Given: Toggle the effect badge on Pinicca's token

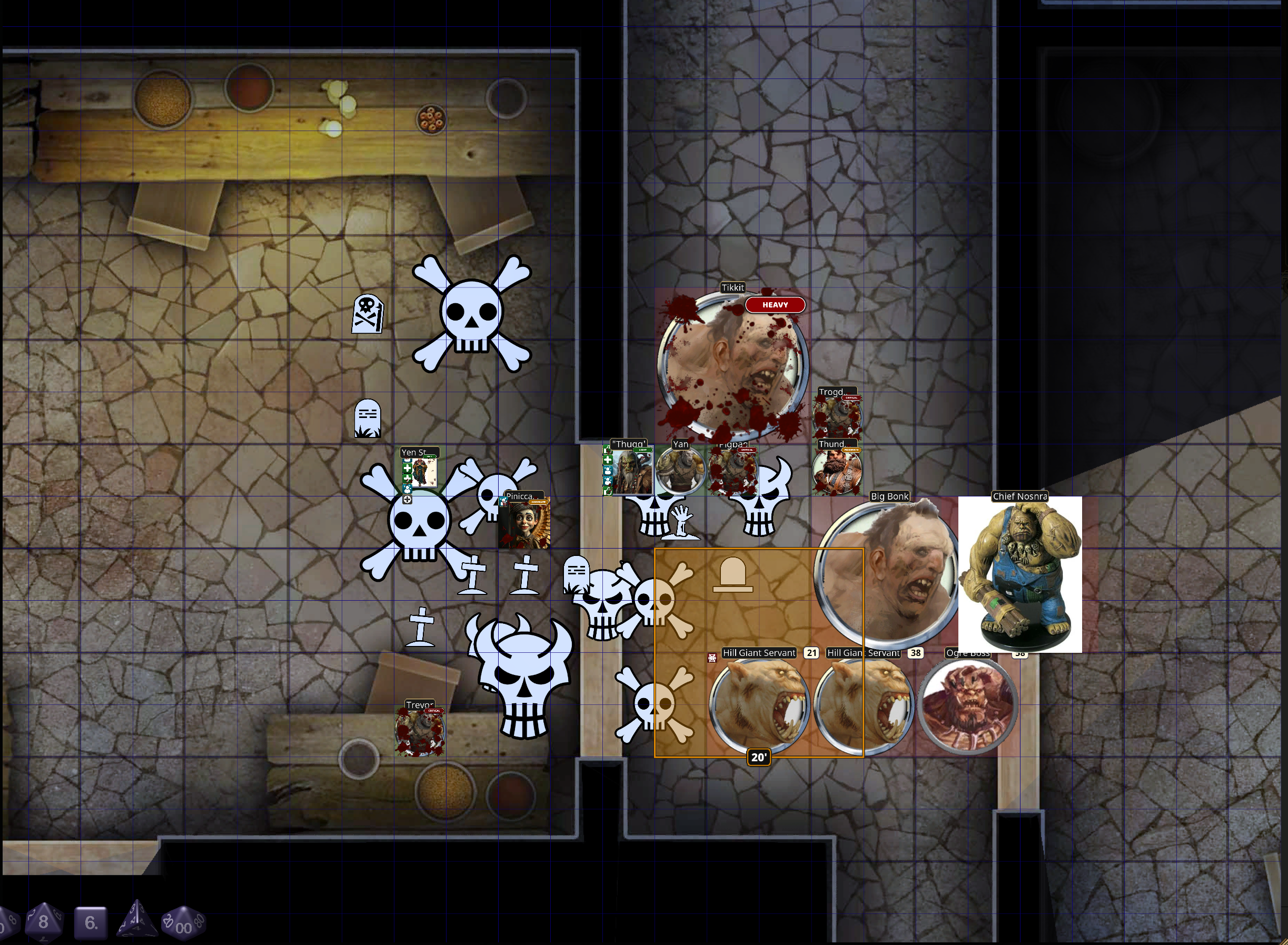Looking at the screenshot, I should [503, 502].
